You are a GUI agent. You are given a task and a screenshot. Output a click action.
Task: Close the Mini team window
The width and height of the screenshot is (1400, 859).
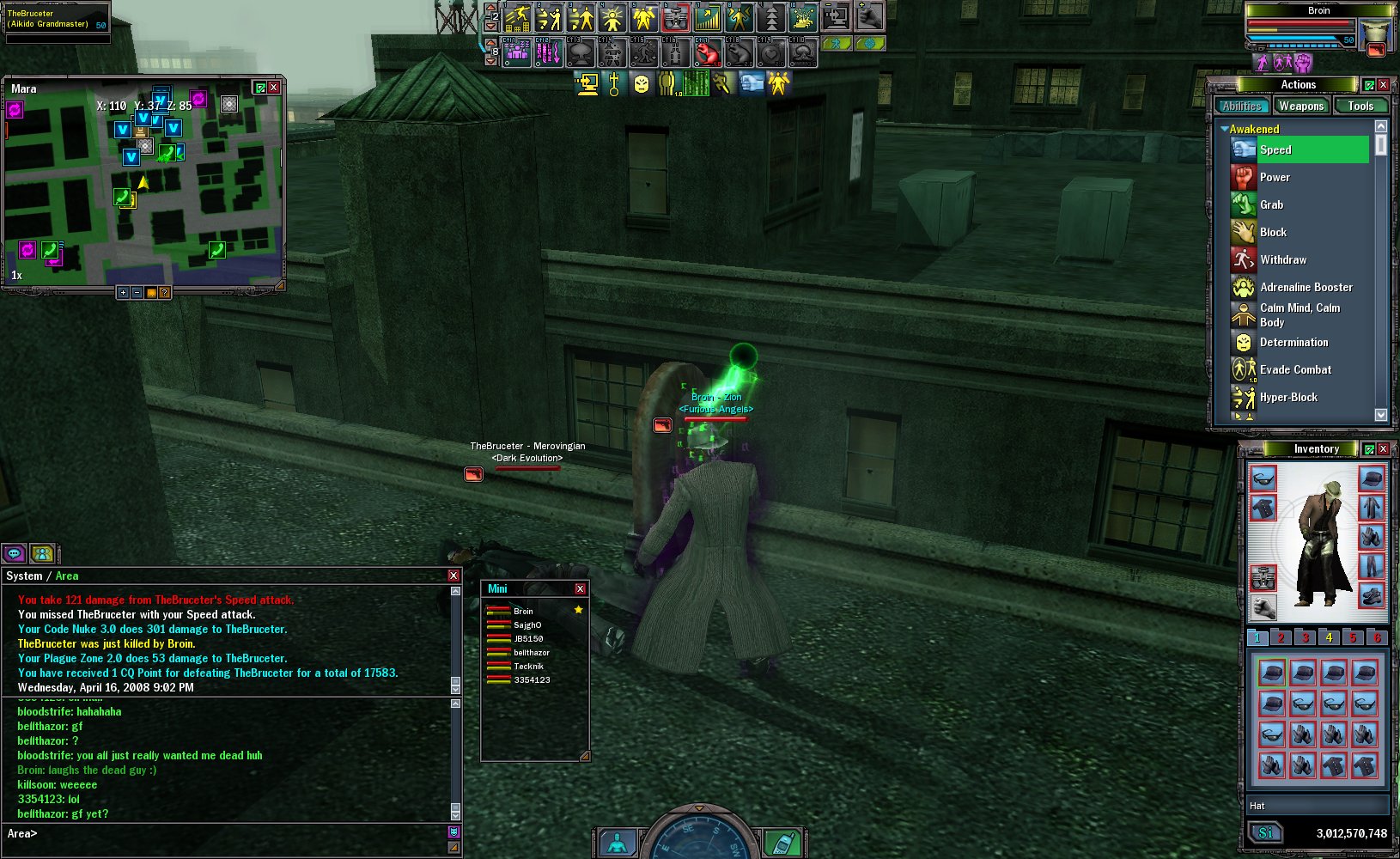pyautogui.click(x=580, y=588)
